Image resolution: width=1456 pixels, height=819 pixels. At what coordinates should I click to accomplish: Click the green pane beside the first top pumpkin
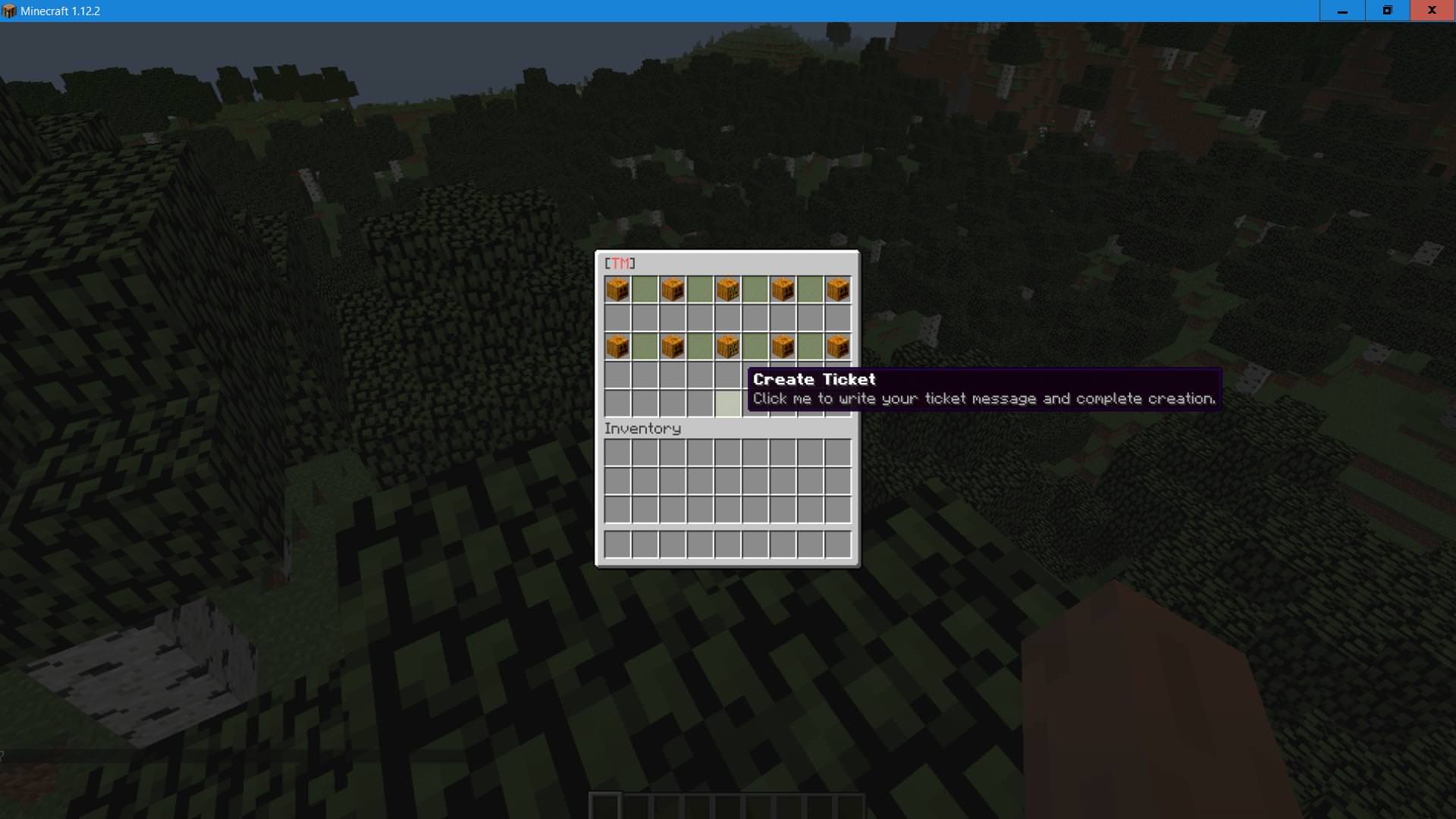pyautogui.click(x=645, y=289)
